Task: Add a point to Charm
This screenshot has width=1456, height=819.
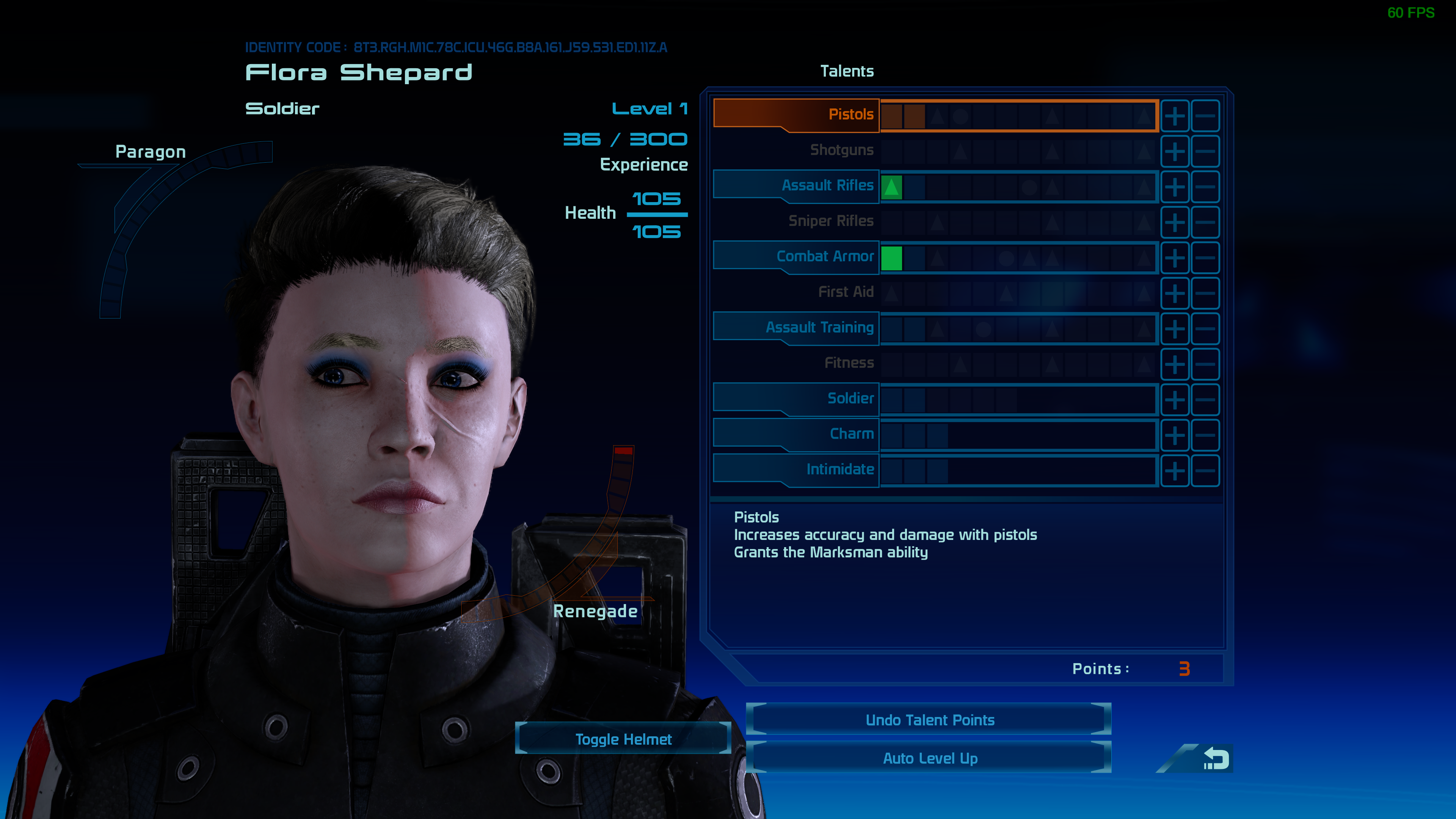Action: pos(1175,435)
